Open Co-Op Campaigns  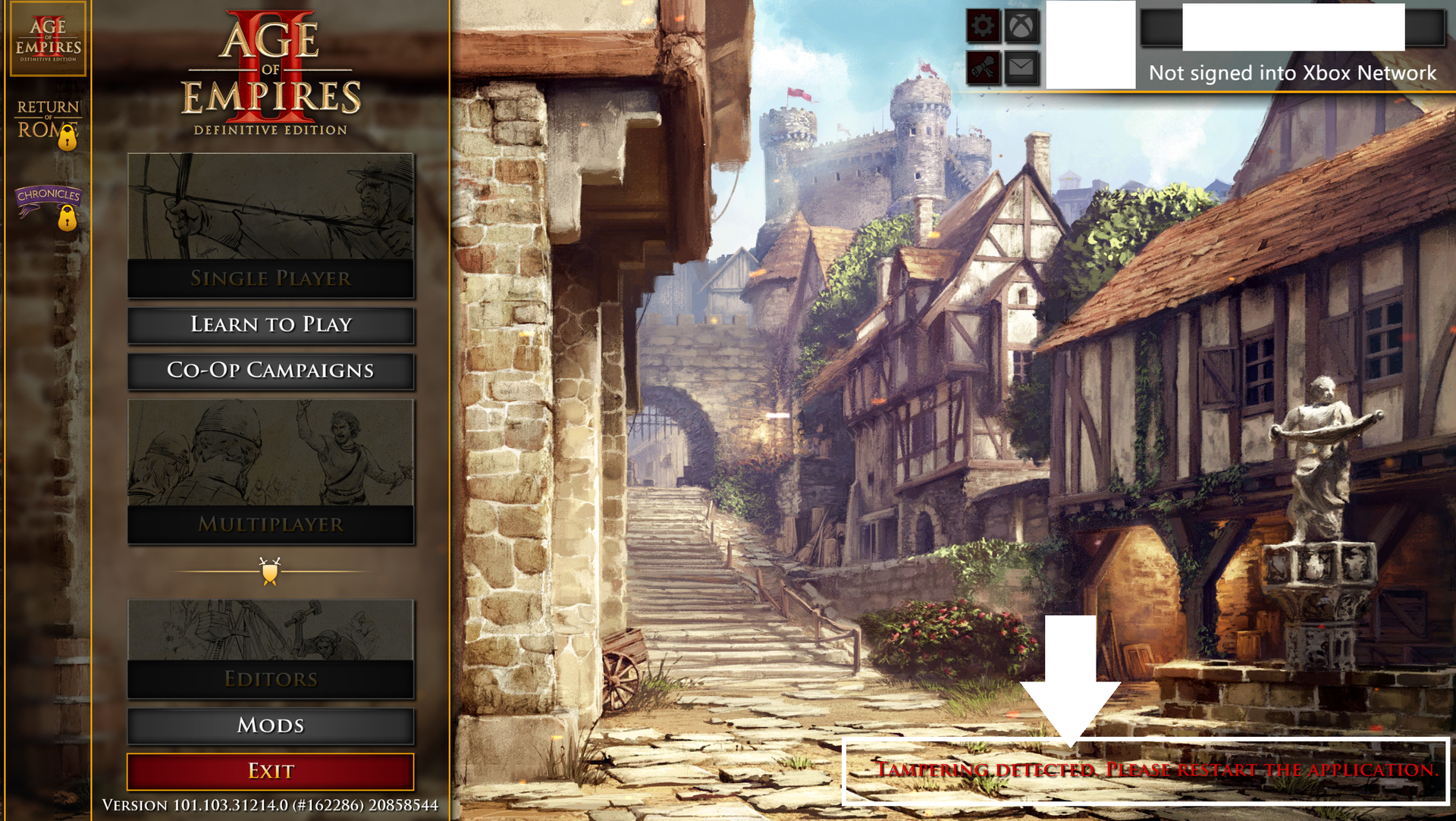pos(271,371)
